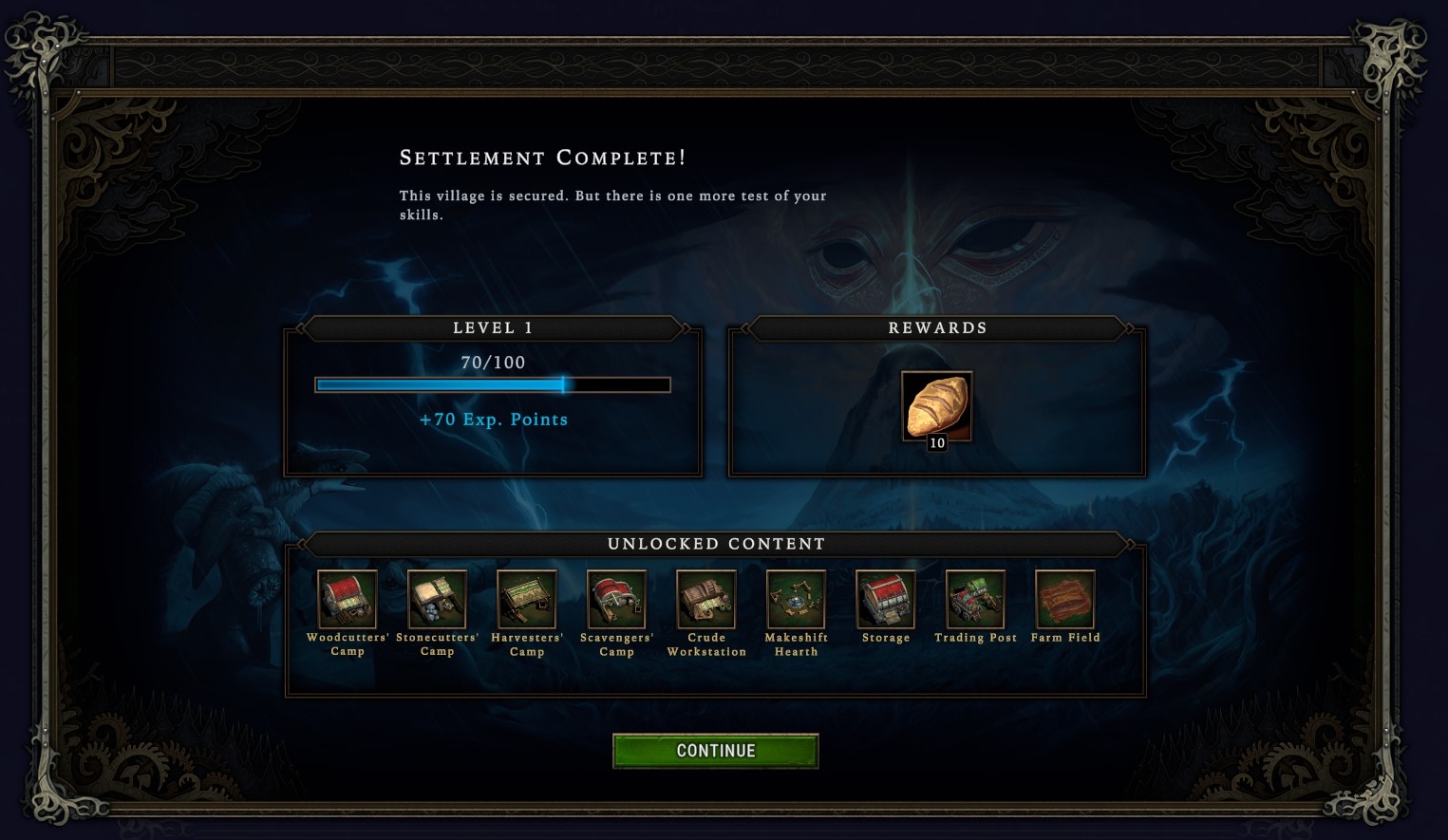
Task: Open the Makeshift Hearth unlock
Action: [796, 599]
